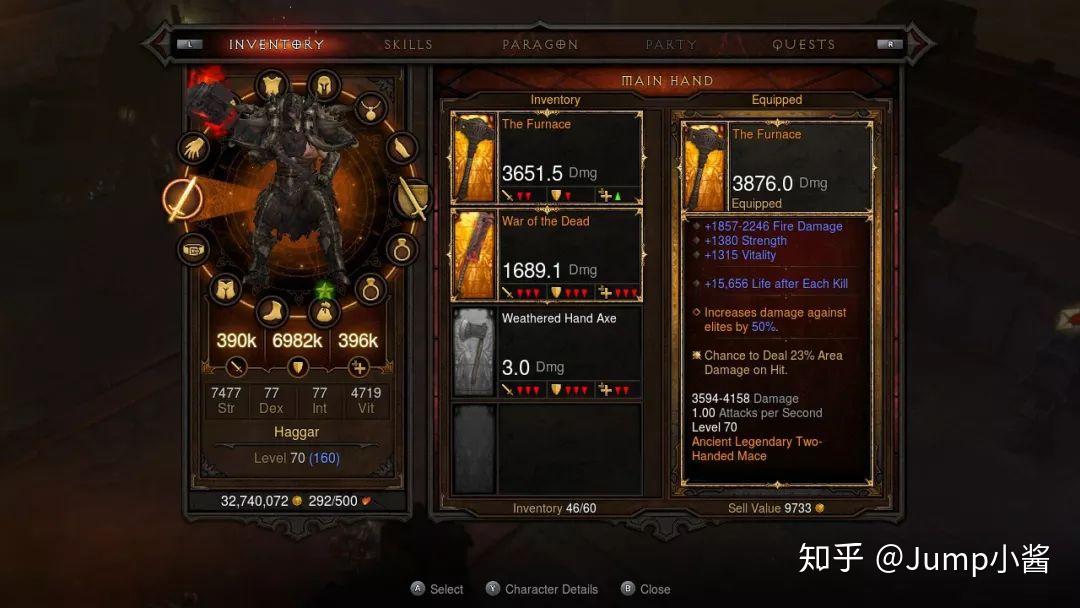
Task: Click the equipped Furnace with 3876.0 damage
Action: point(777,167)
